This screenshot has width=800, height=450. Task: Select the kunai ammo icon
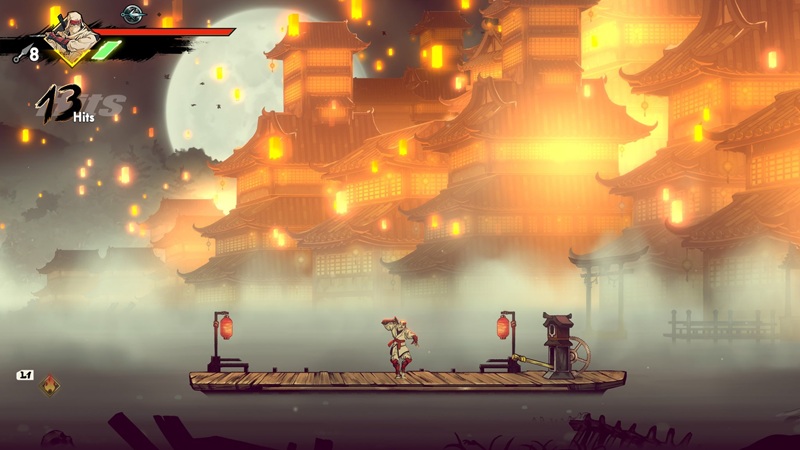[19, 55]
